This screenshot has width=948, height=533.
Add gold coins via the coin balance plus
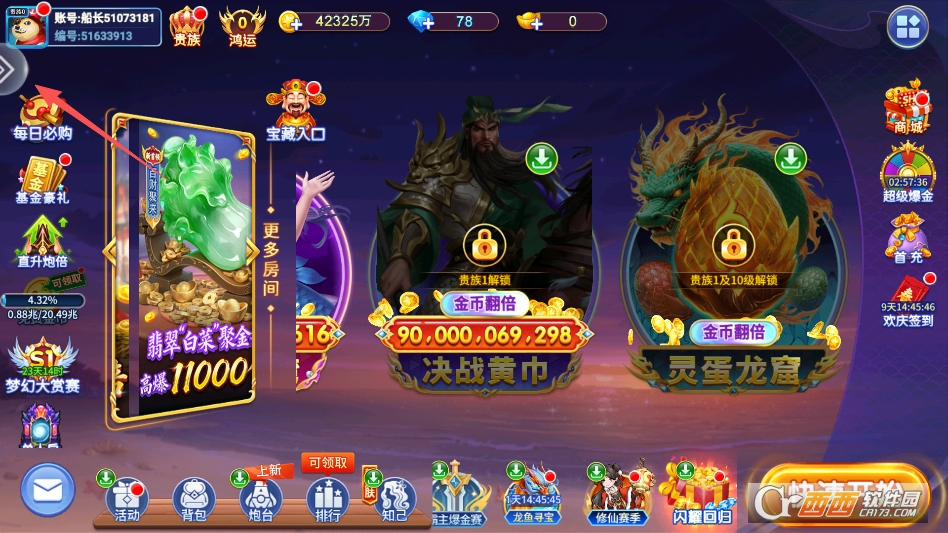pyautogui.click(x=290, y=22)
